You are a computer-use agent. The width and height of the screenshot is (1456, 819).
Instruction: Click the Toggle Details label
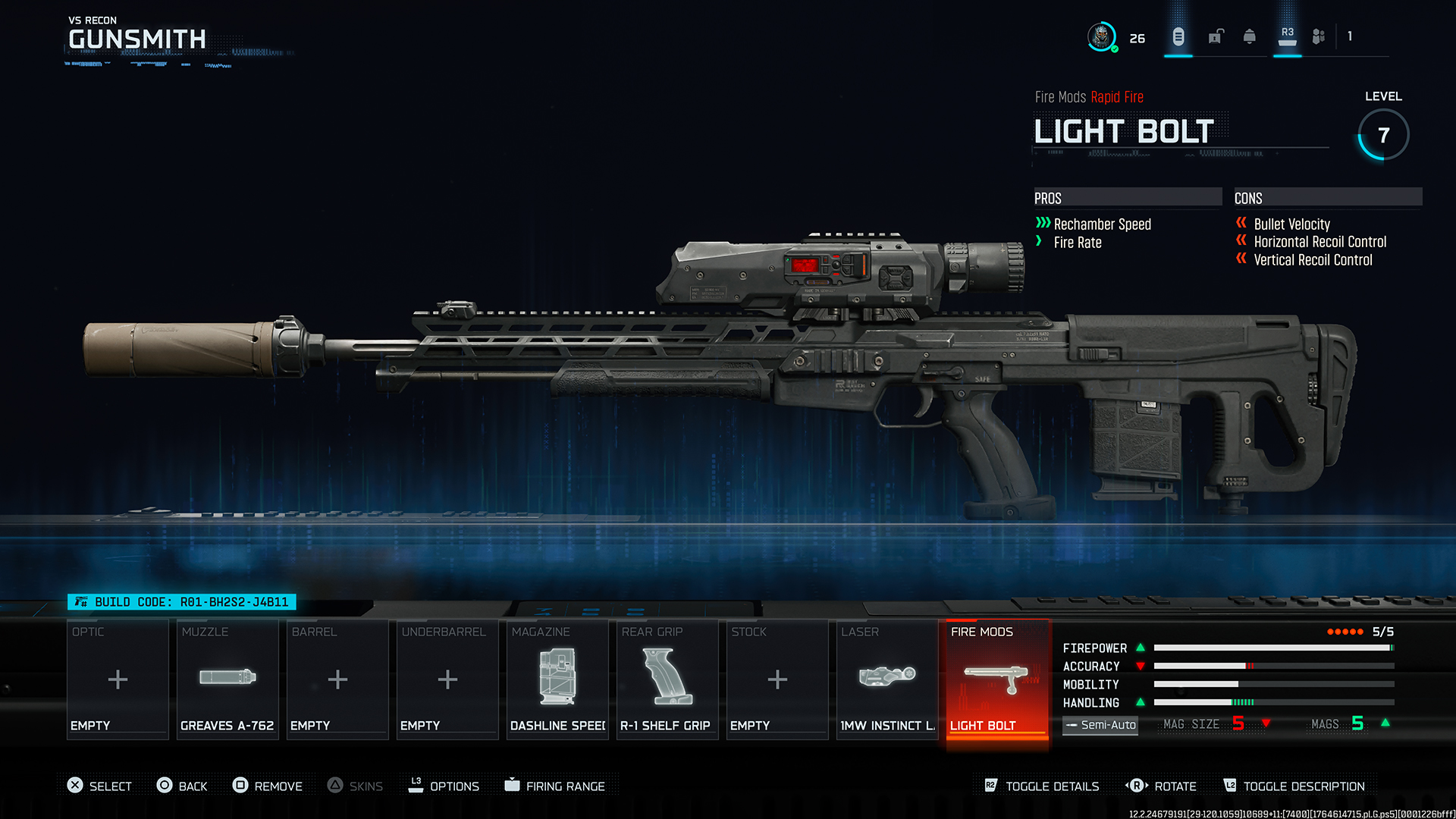coord(1052,786)
